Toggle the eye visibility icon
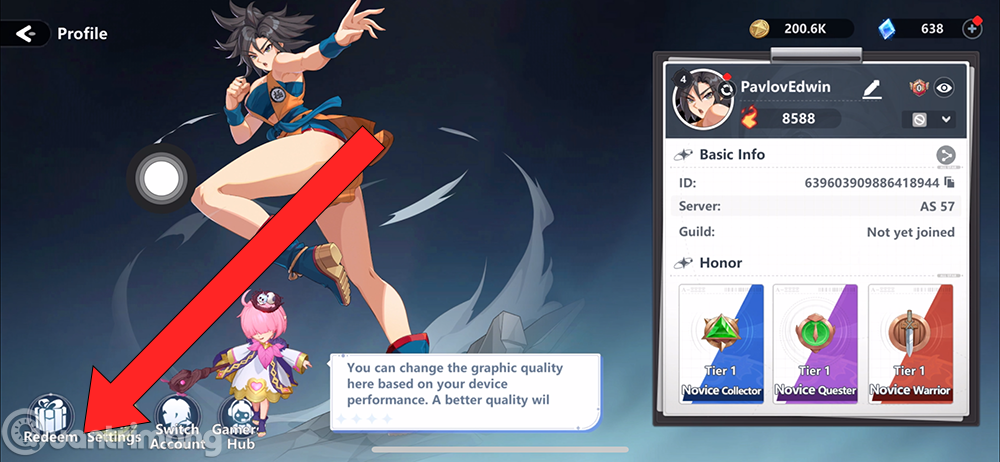This screenshot has width=1000, height=462. (x=944, y=88)
